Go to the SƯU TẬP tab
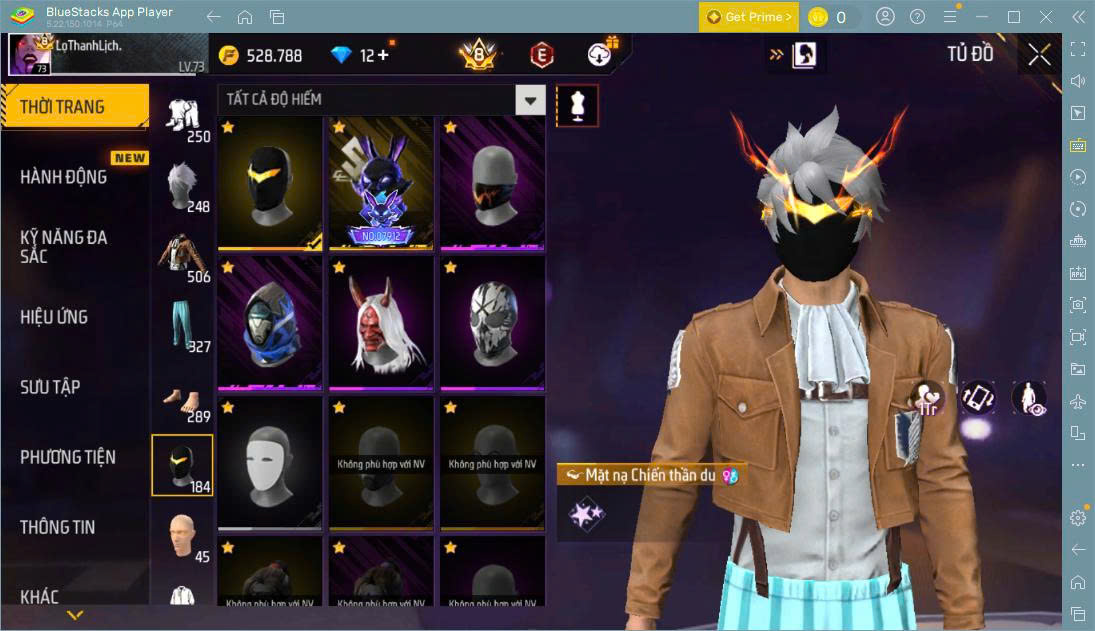Viewport: 1095px width, 631px height. pyautogui.click(x=50, y=387)
